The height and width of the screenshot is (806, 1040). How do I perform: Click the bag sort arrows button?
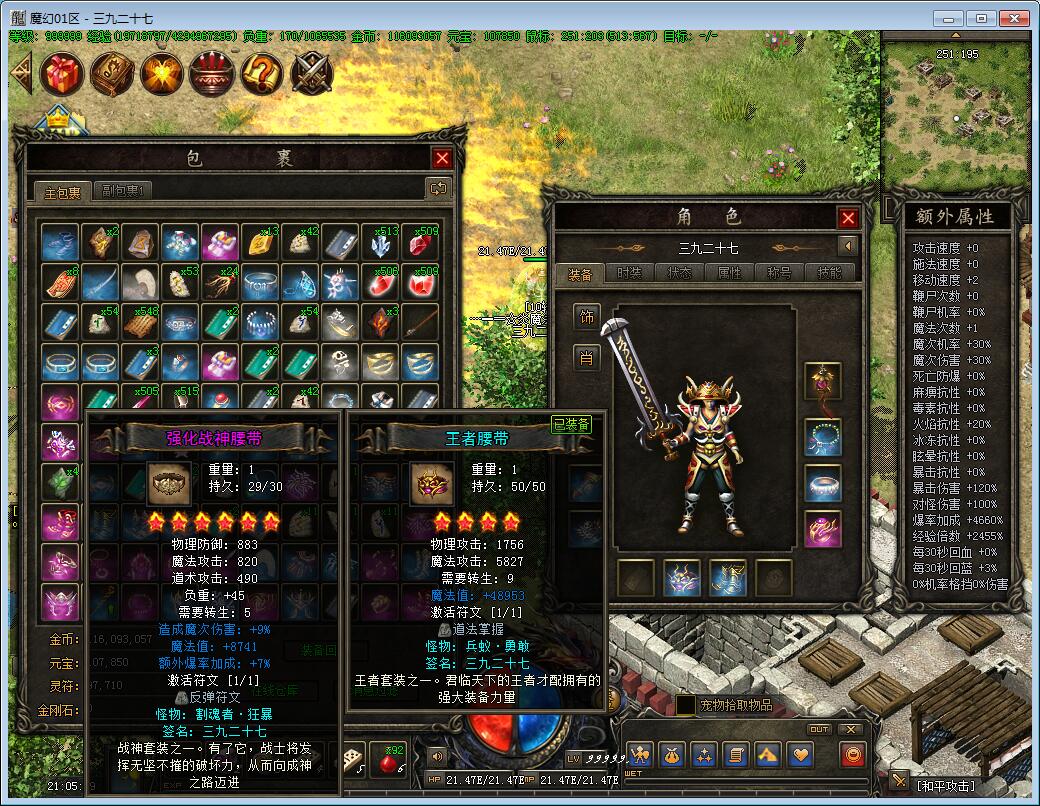[437, 188]
